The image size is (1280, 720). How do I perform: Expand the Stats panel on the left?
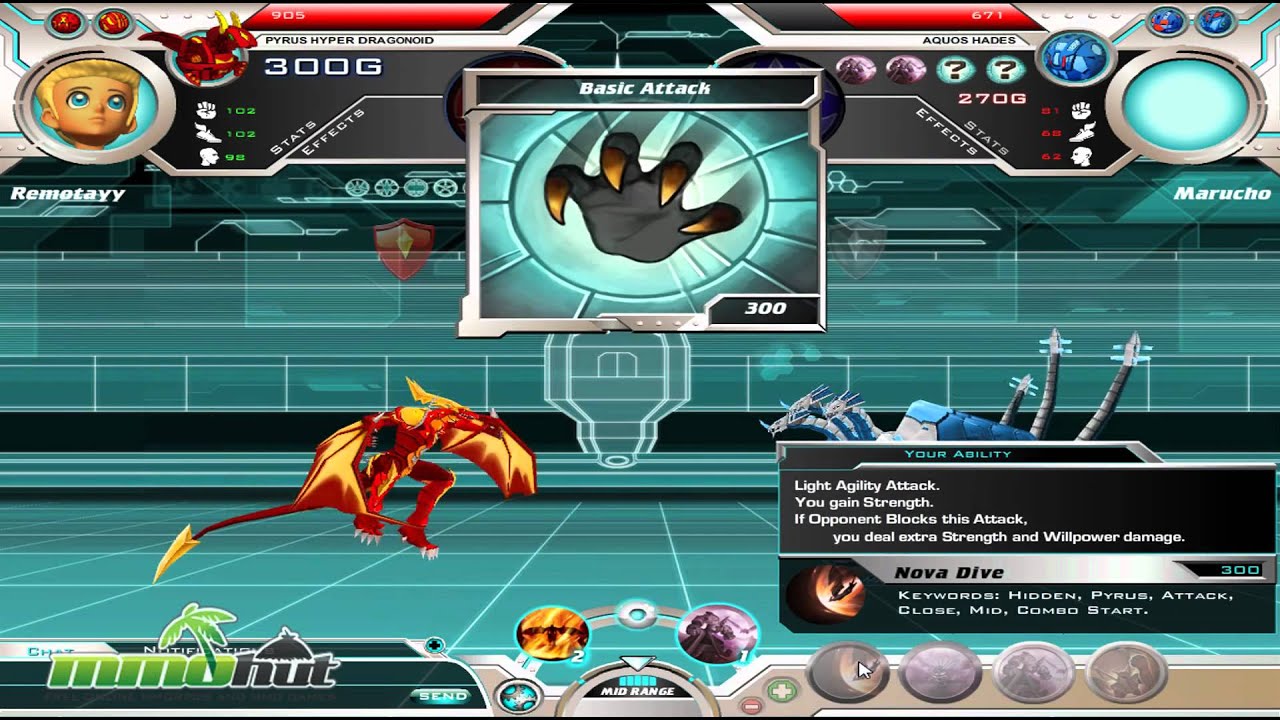click(x=293, y=135)
